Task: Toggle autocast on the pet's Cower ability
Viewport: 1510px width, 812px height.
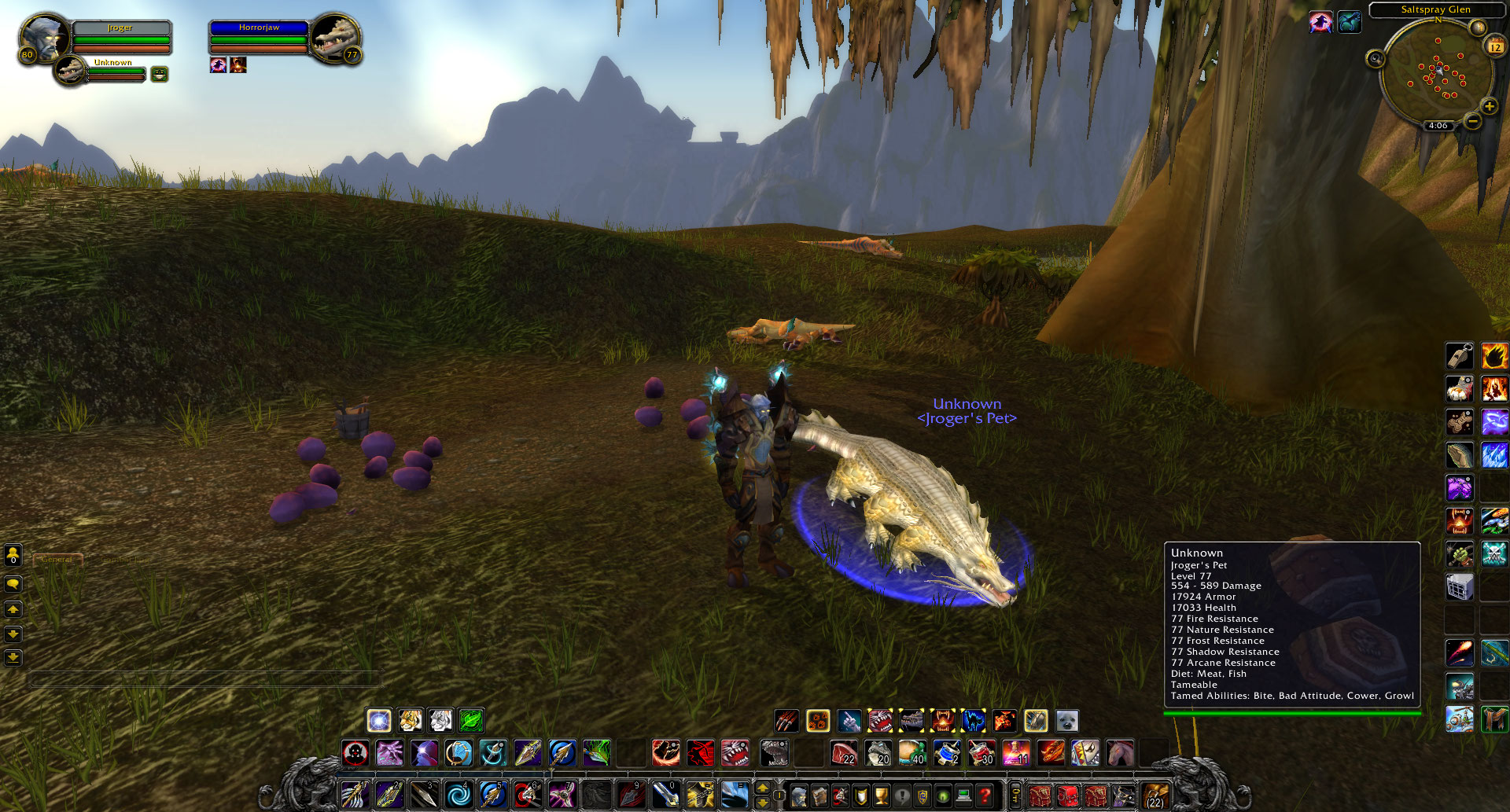Action: (975, 721)
